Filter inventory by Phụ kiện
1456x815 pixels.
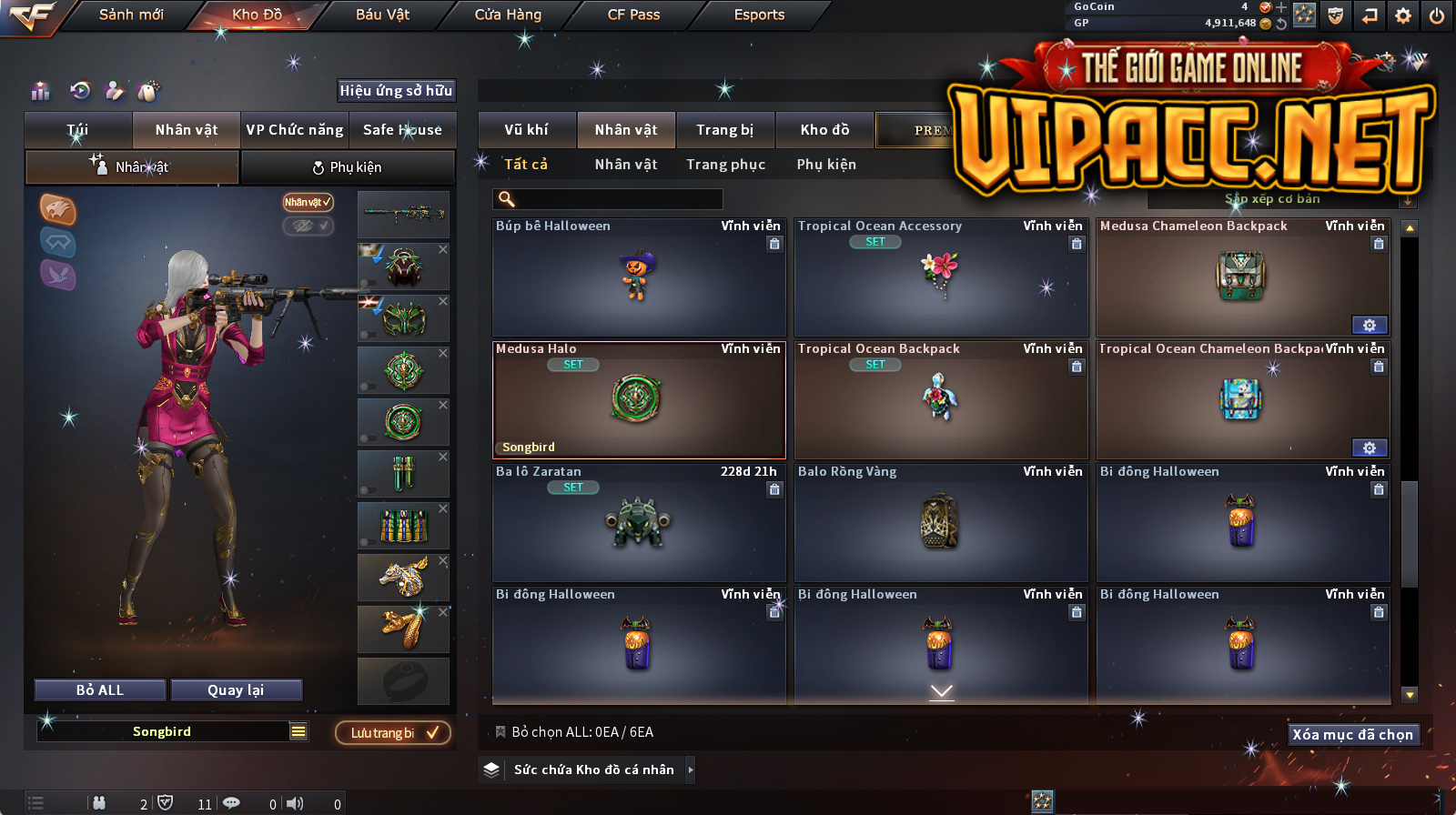826,165
